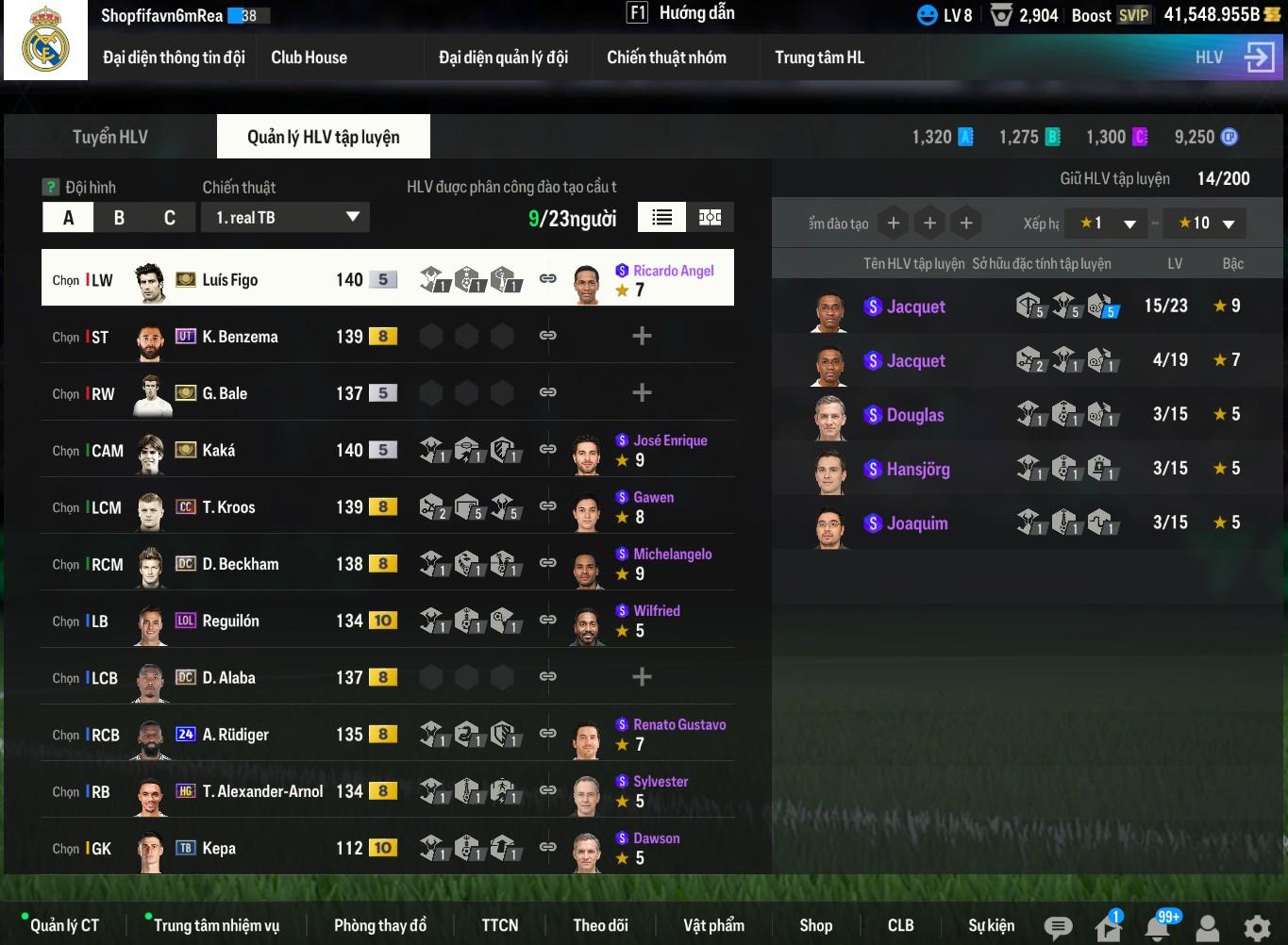Open the maximum star filter dropdown

[1205, 224]
